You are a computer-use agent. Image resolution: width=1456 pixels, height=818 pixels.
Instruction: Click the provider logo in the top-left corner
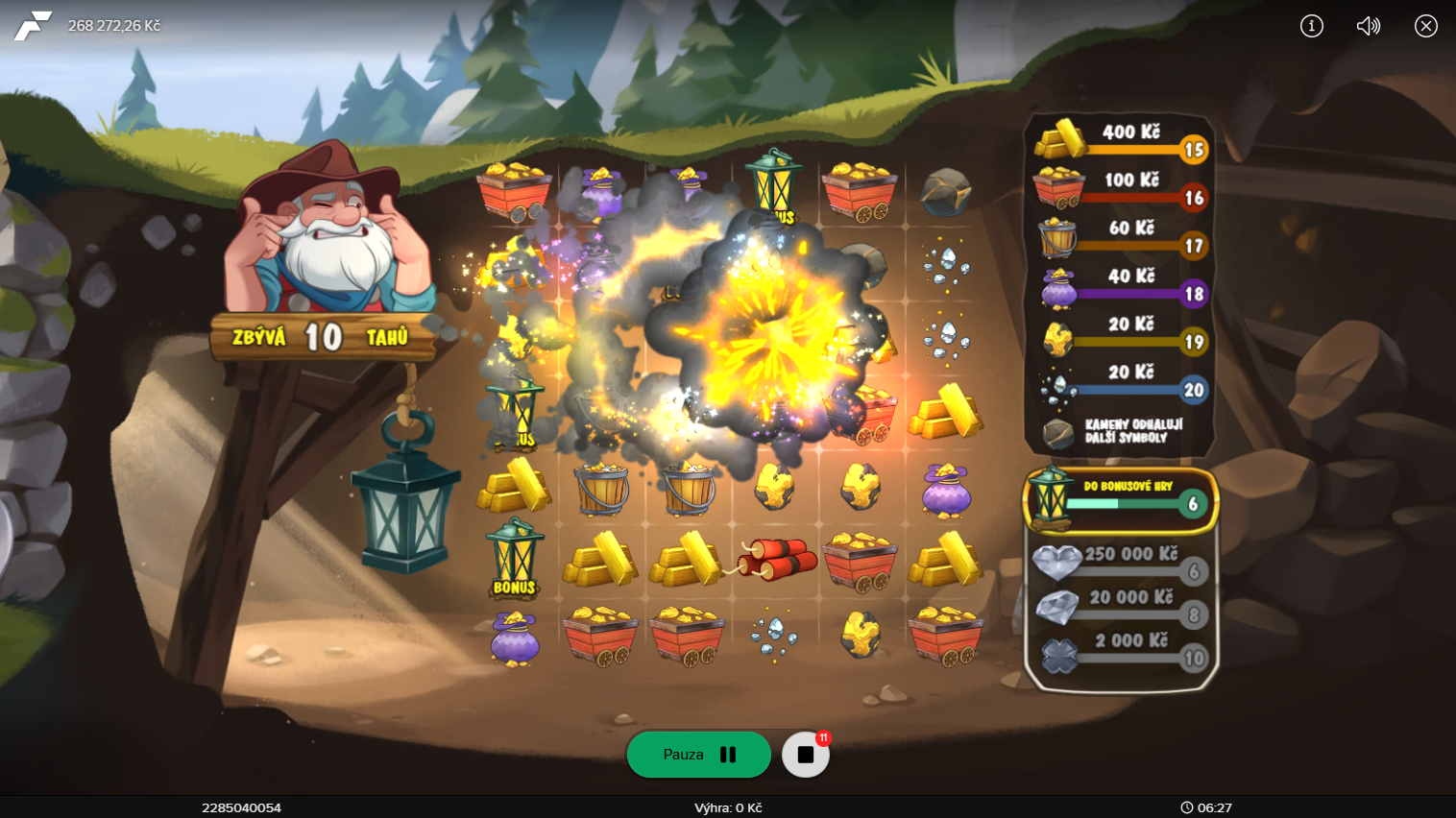click(32, 26)
